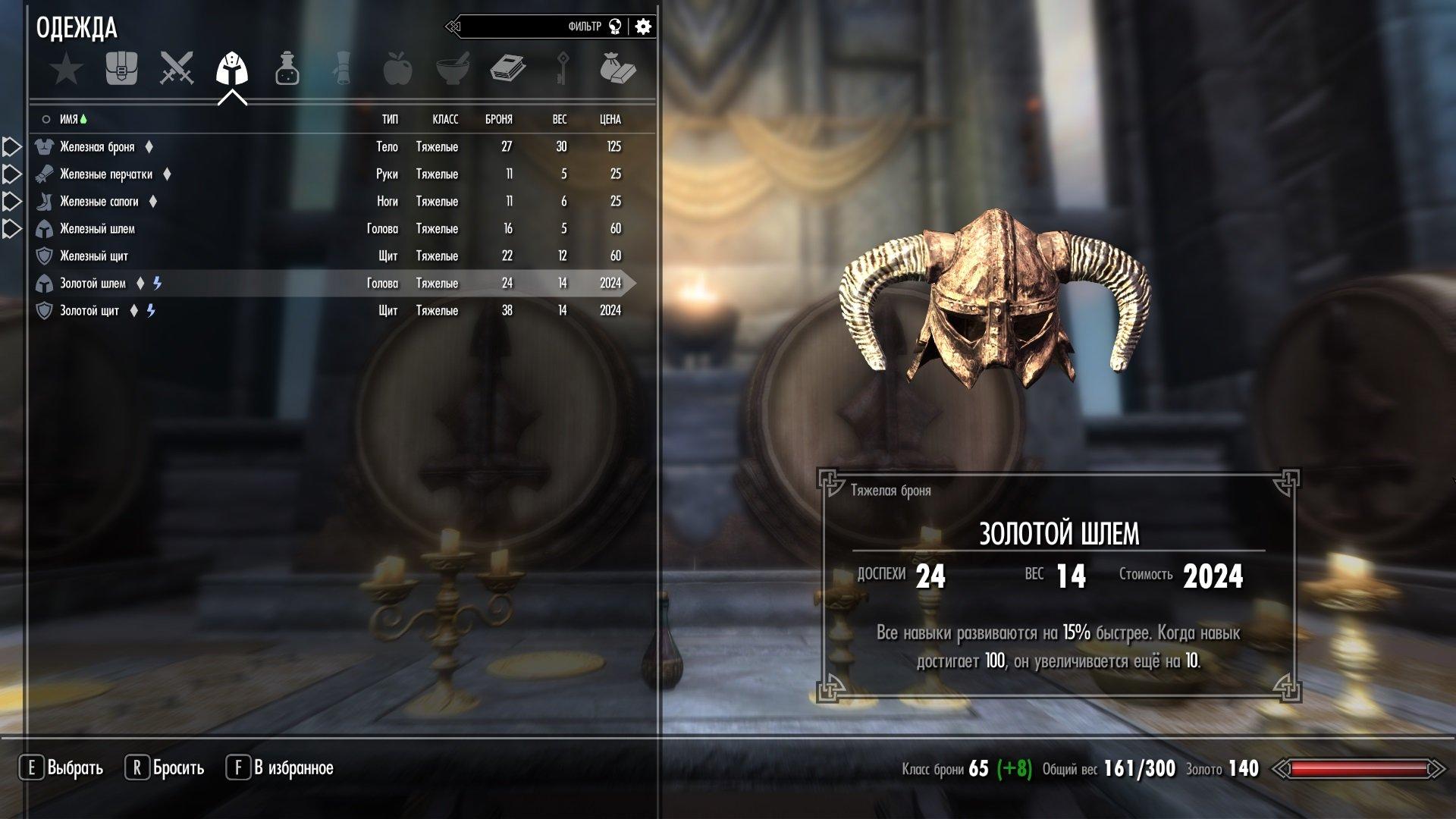Switch to the books category
Viewport: 1456px width, 819px height.
pos(507,69)
